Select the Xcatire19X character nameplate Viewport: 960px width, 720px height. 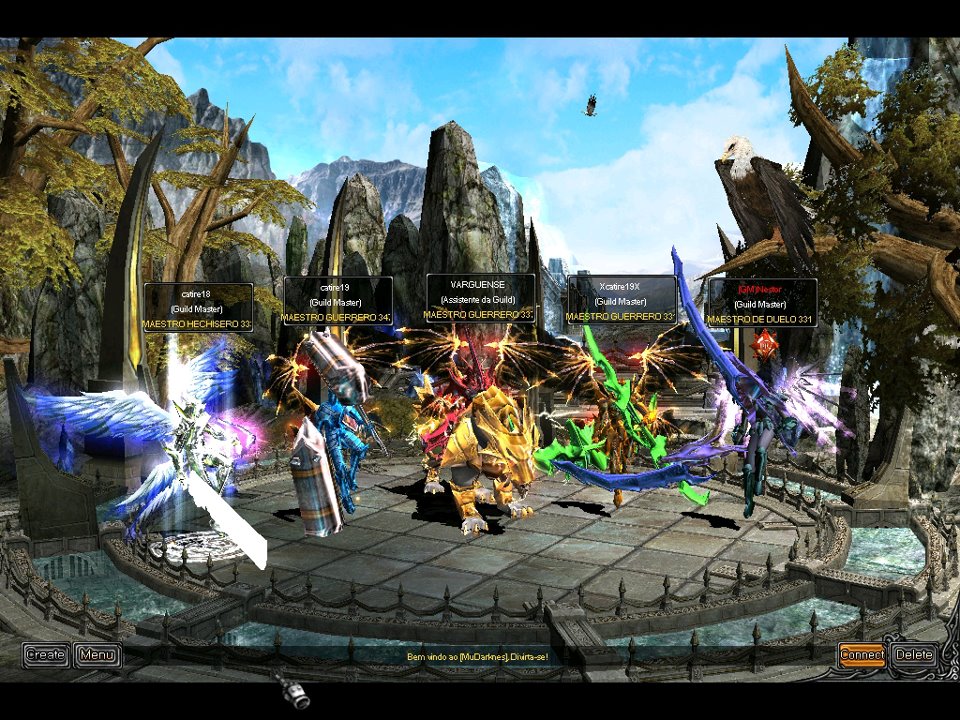tap(621, 300)
